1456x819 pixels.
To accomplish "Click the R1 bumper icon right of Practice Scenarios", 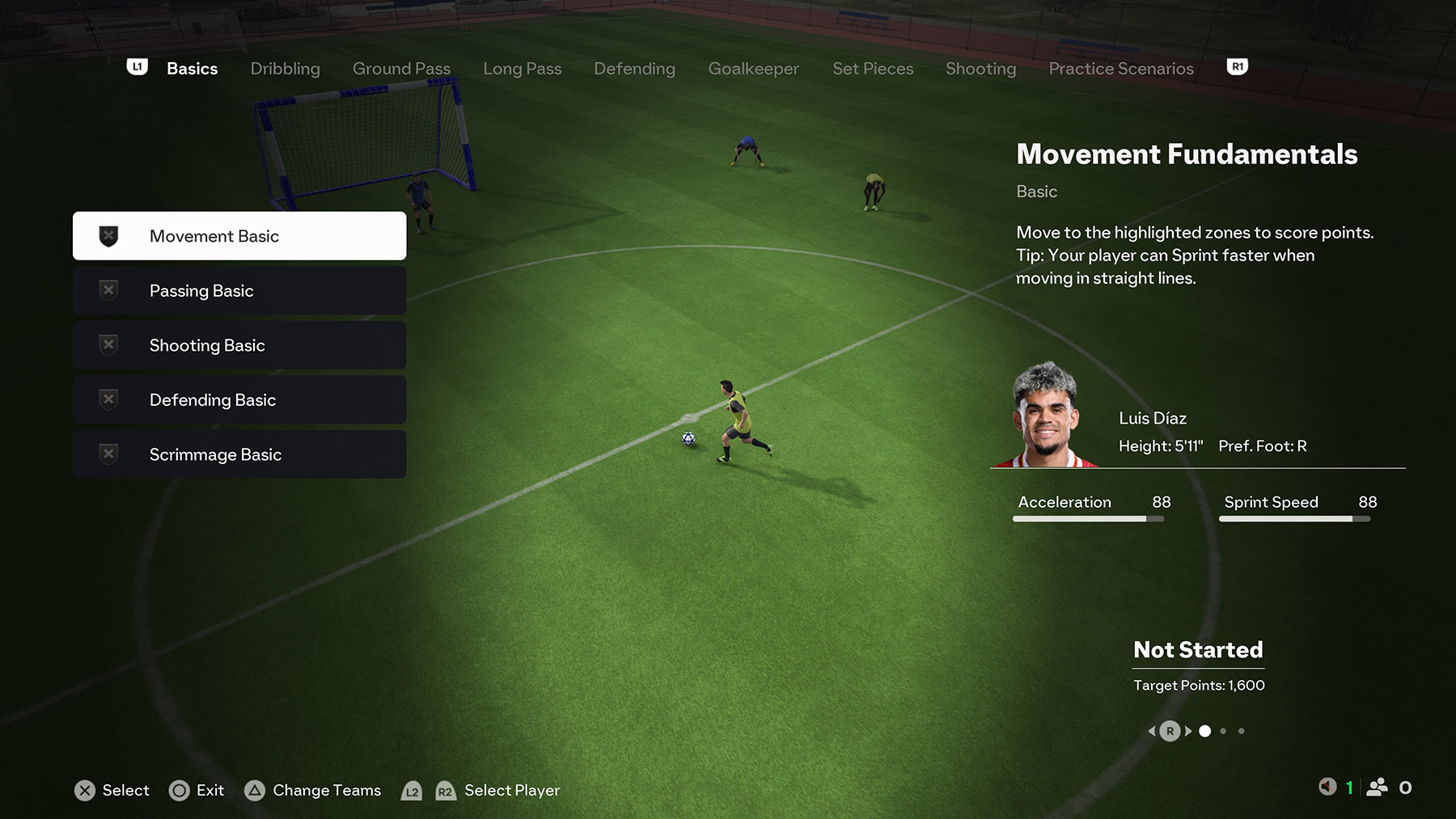I will click(x=1237, y=66).
